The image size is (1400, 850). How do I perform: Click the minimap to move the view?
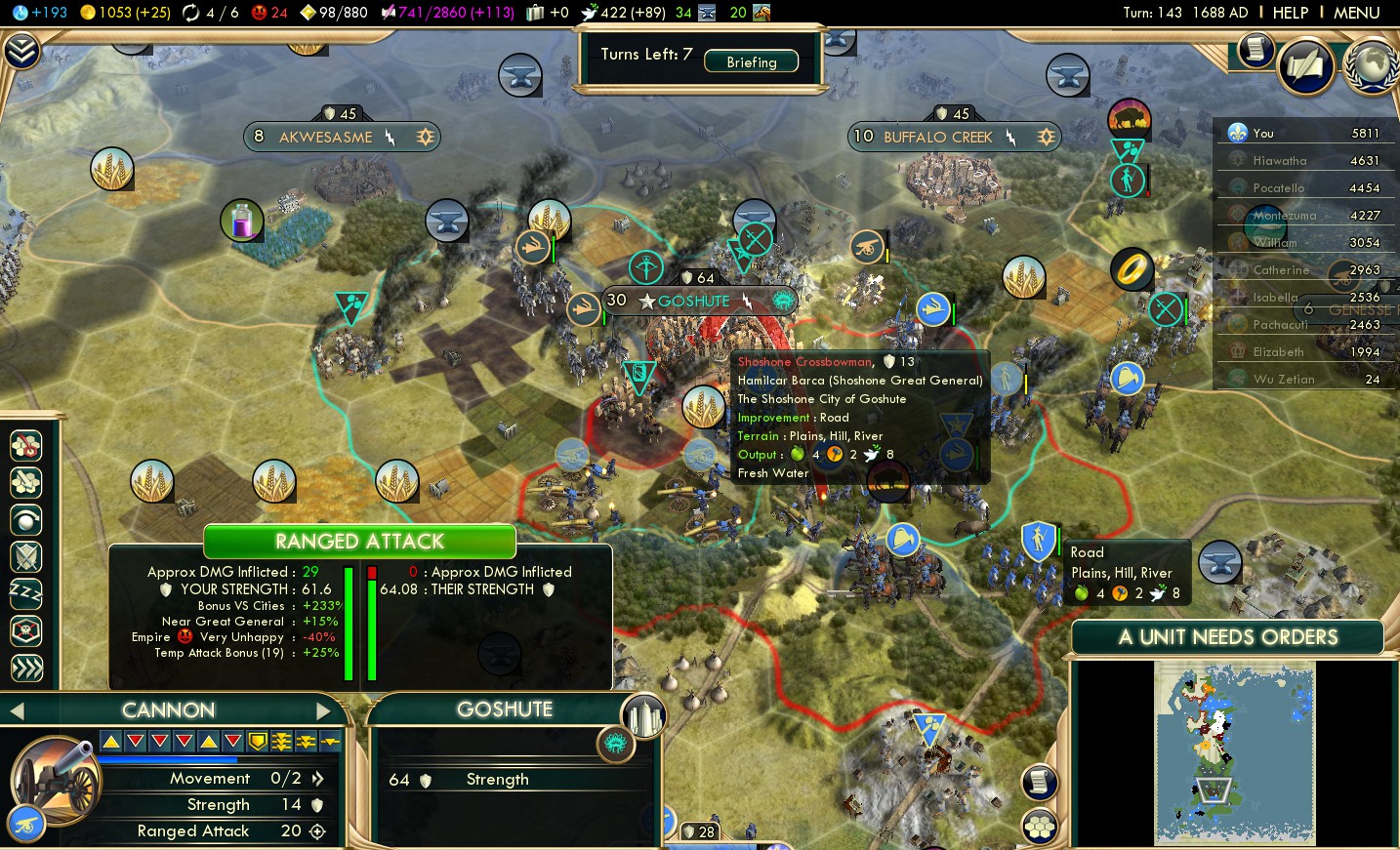point(1234,751)
